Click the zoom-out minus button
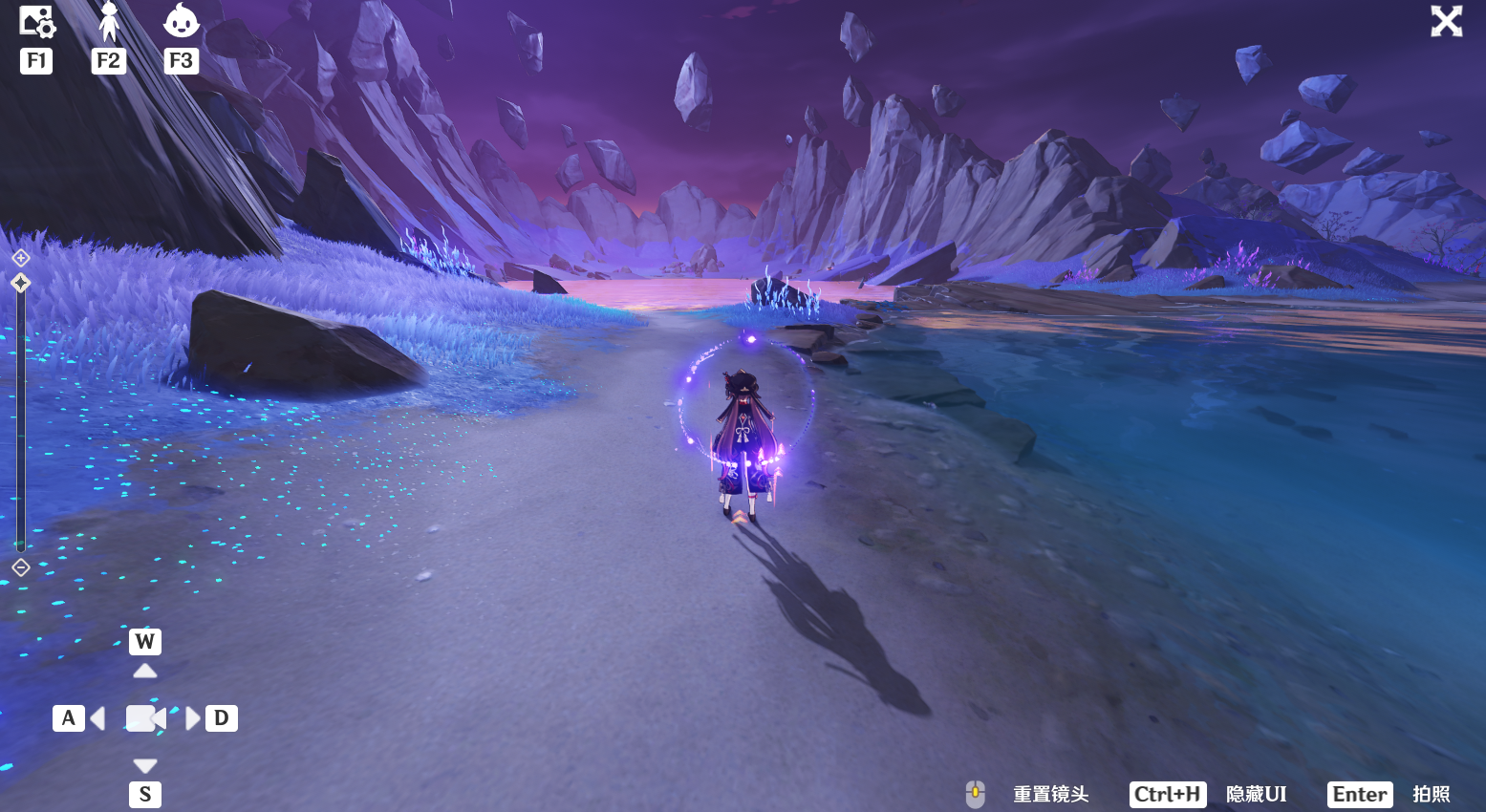The image size is (1486, 812). (x=21, y=567)
